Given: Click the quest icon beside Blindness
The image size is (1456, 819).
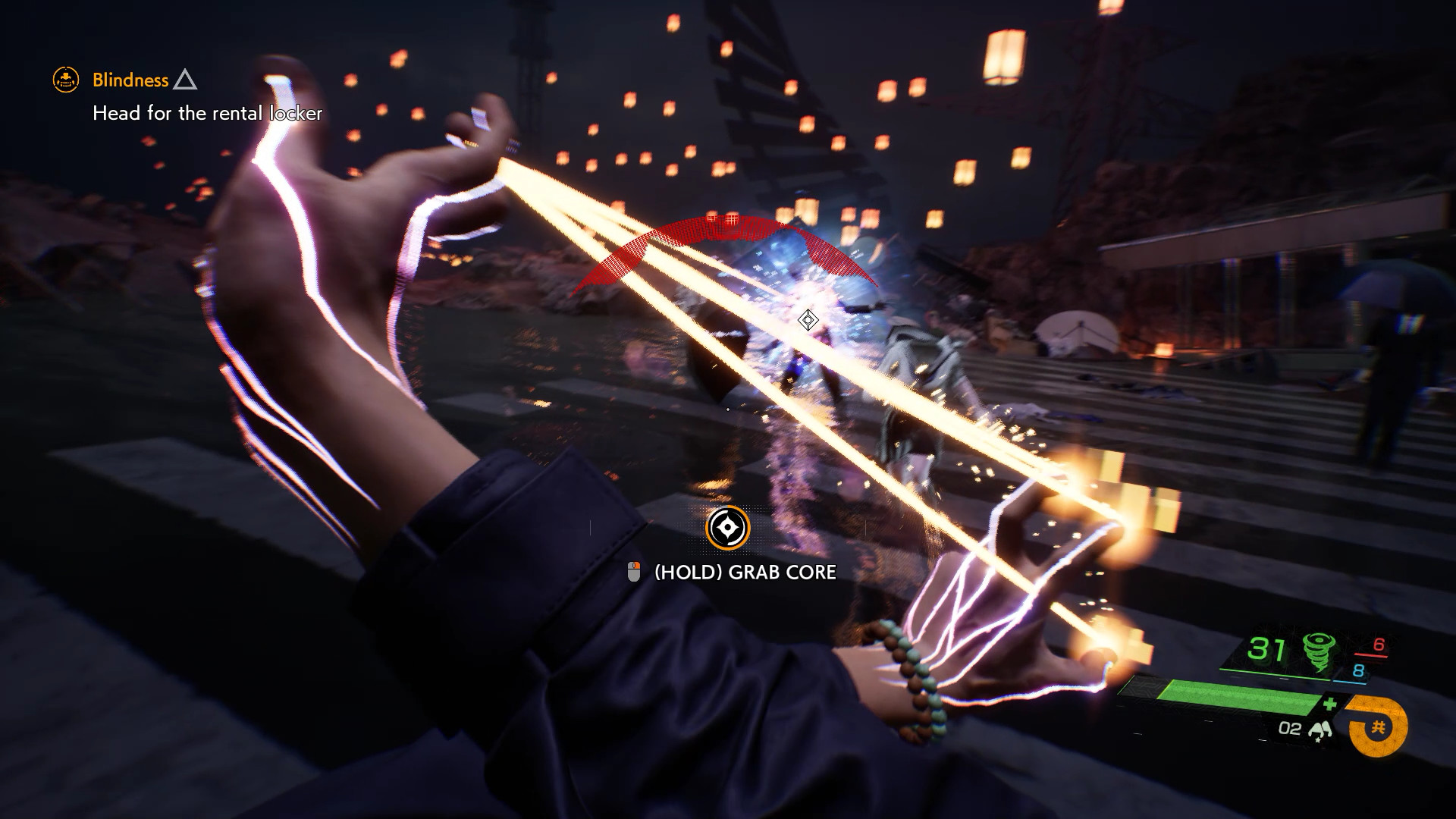Looking at the screenshot, I should (x=65, y=80).
